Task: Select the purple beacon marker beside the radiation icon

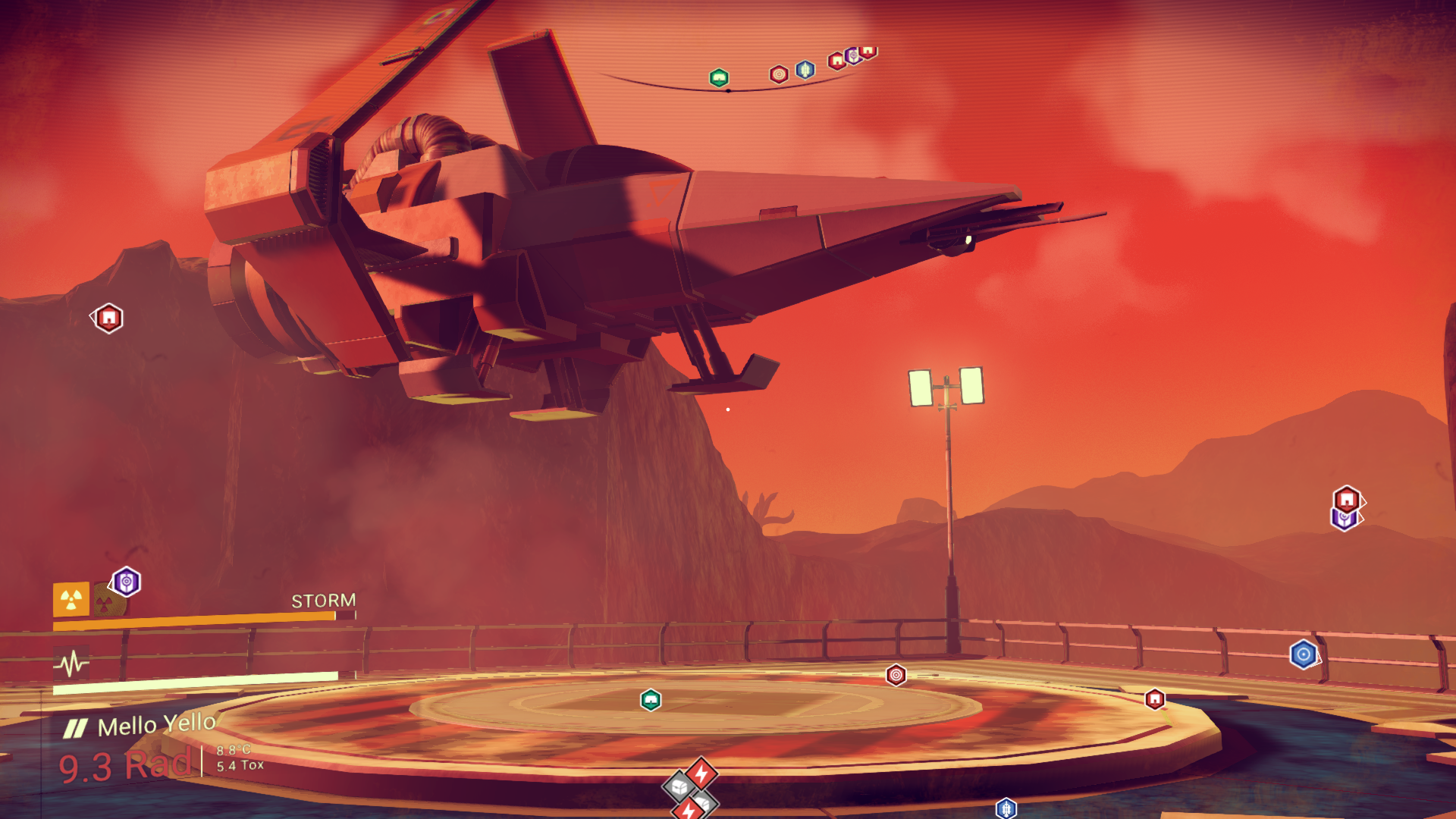Action: 127,582
